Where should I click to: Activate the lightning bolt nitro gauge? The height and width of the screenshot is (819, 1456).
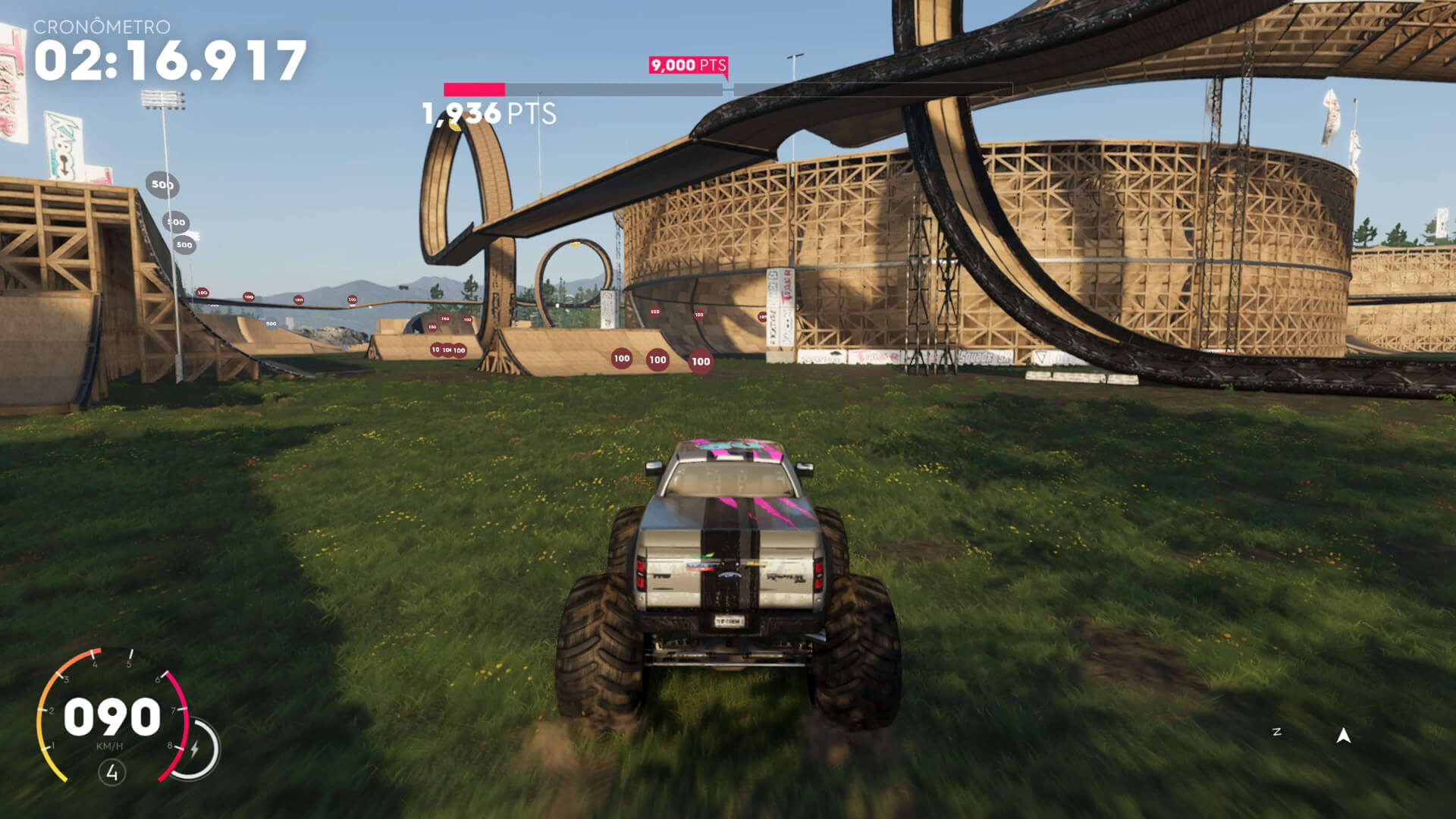click(195, 750)
